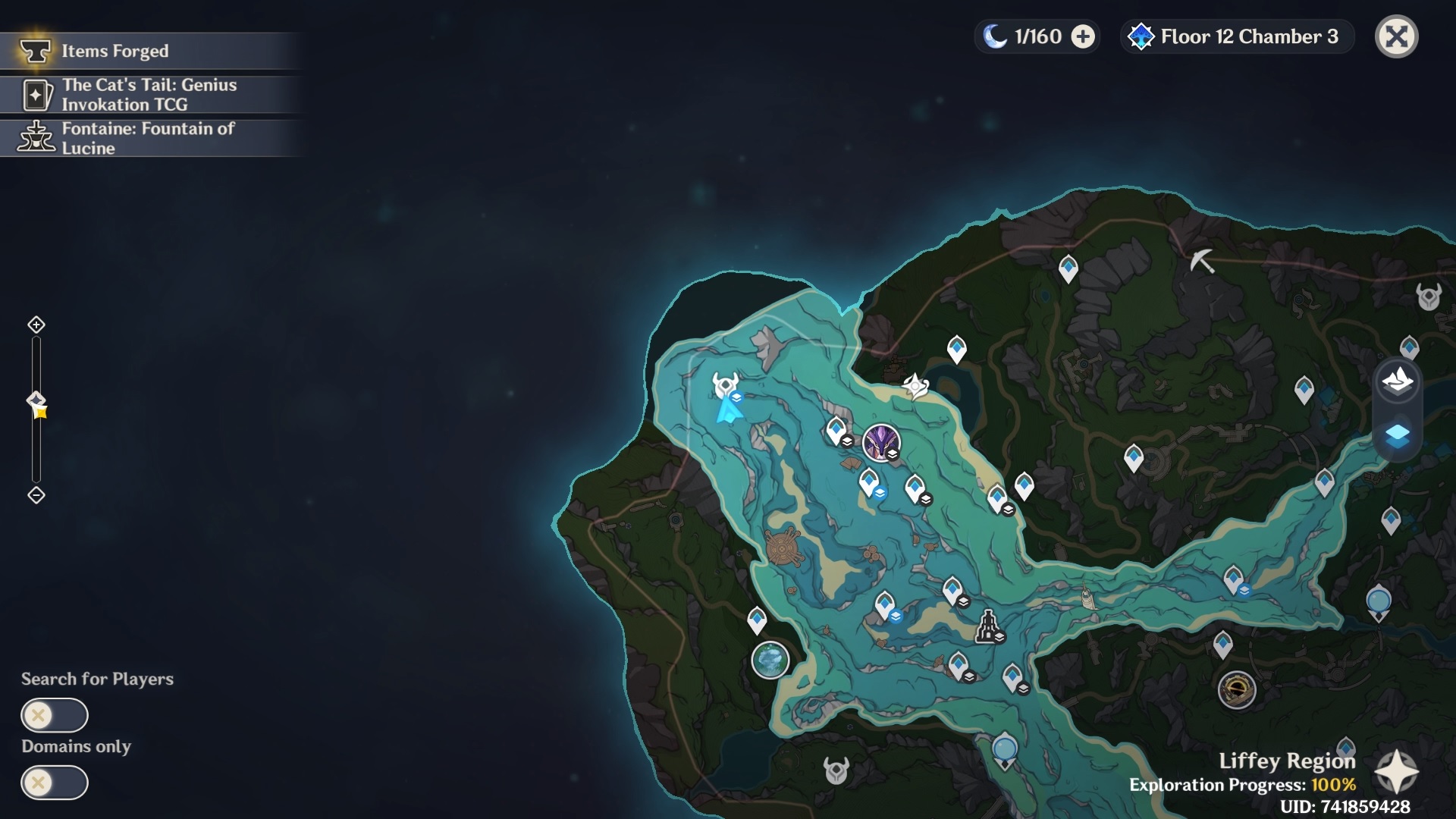The image size is (1456, 819).
Task: Enable the Search for Players toggle
Action: point(55,714)
